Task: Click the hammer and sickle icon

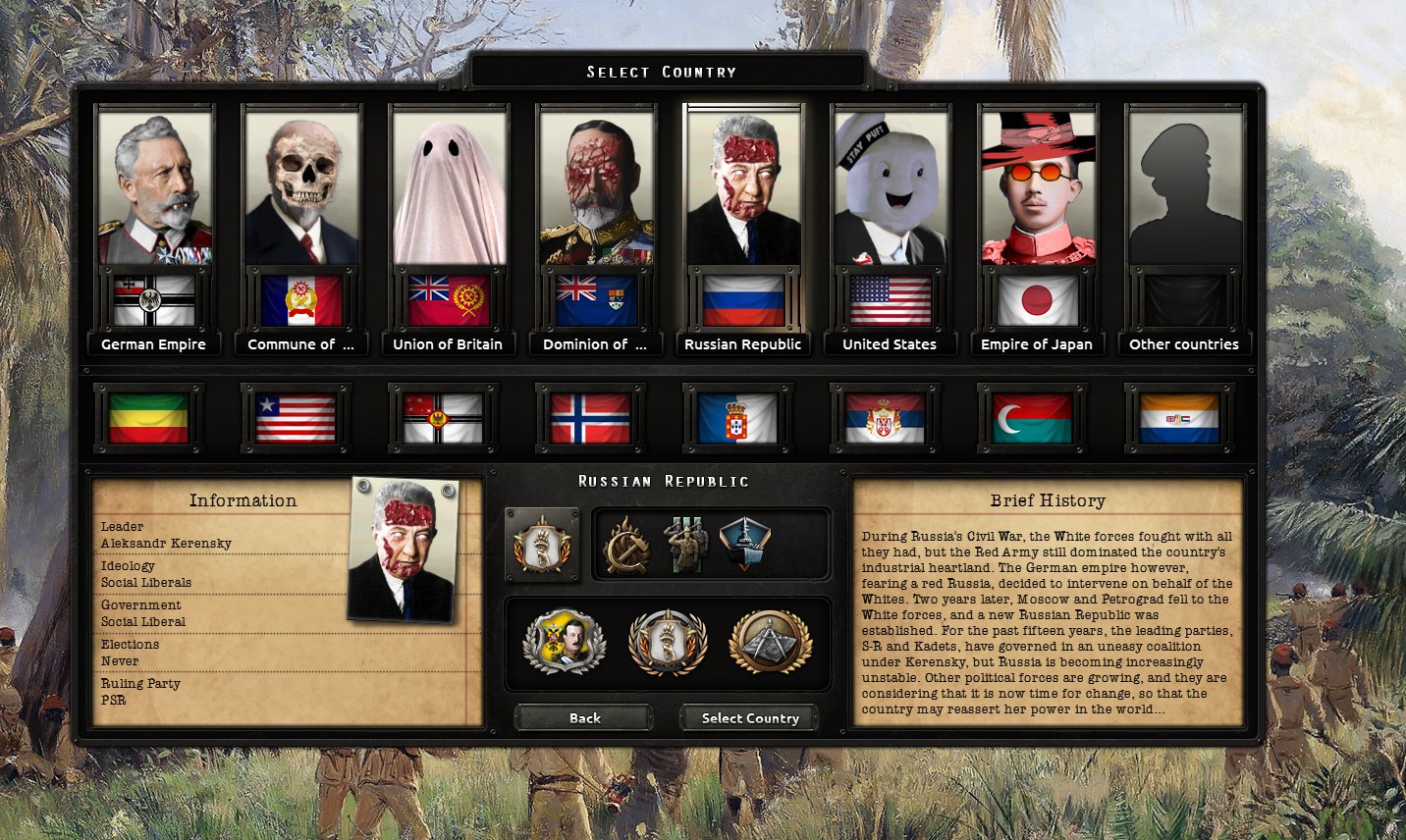Action: click(x=625, y=546)
